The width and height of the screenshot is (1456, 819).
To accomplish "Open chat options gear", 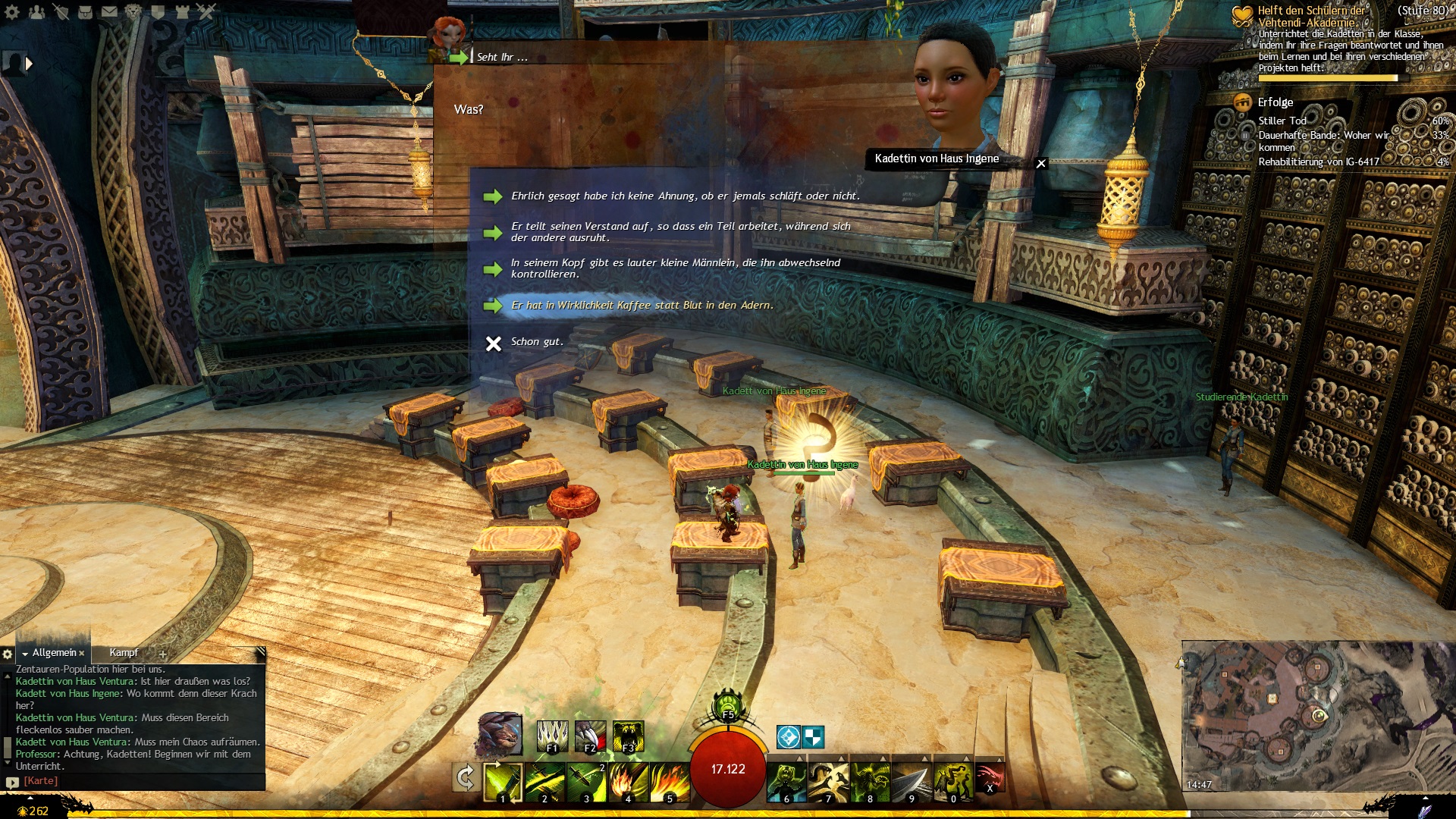I will point(8,654).
